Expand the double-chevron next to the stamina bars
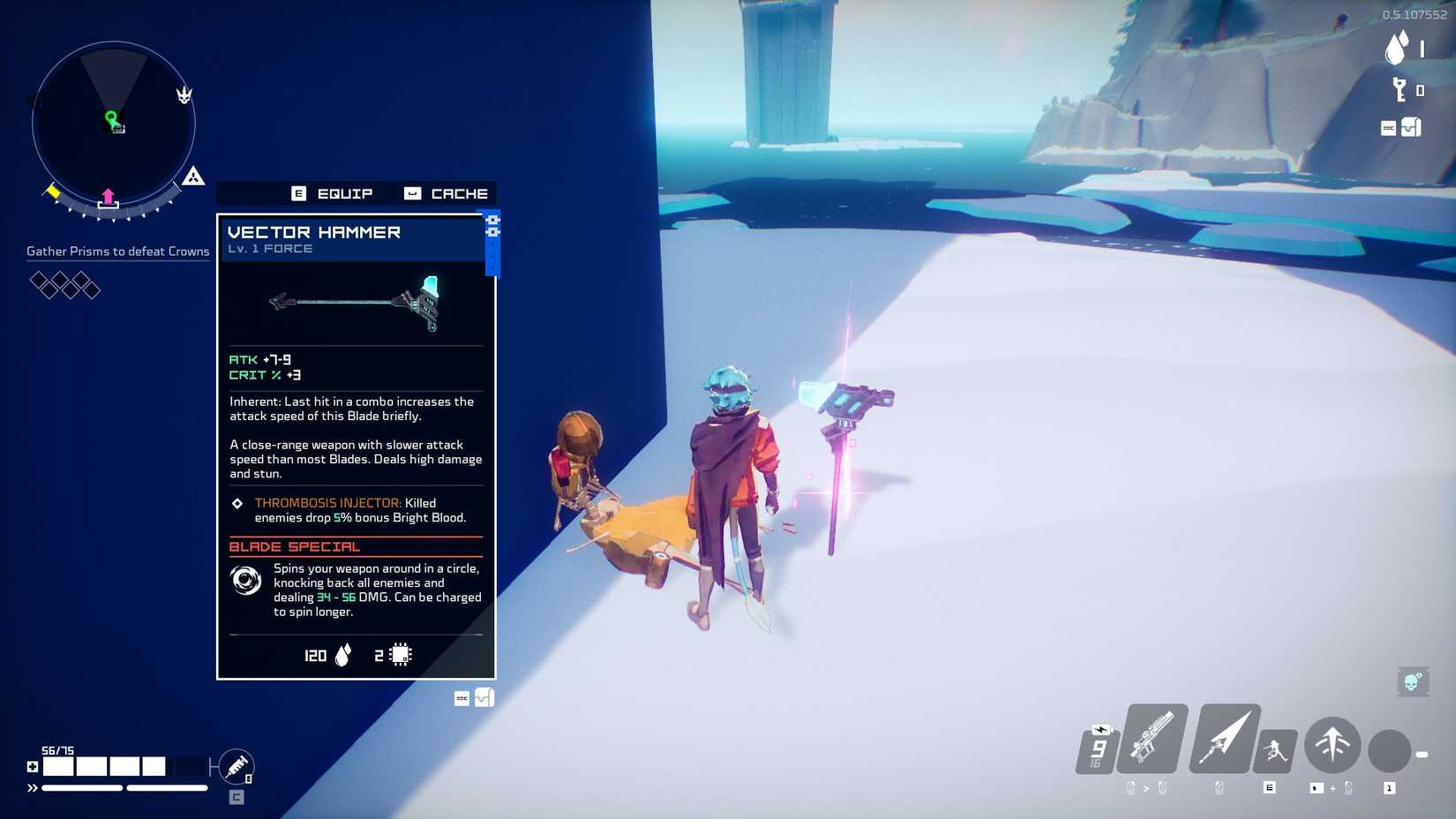The height and width of the screenshot is (819, 1456). point(33,786)
